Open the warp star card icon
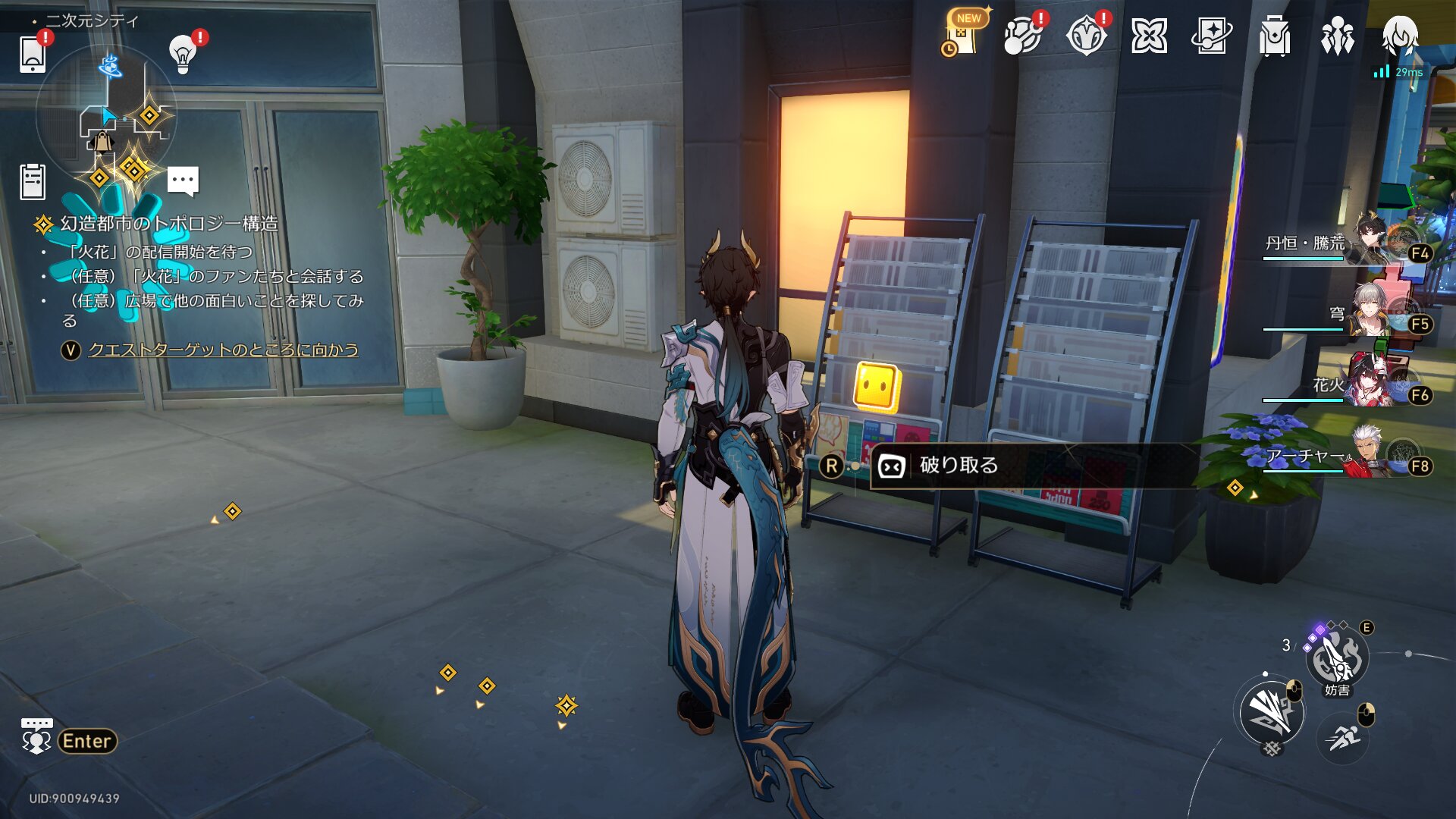This screenshot has width=1456, height=819. coord(1211,36)
